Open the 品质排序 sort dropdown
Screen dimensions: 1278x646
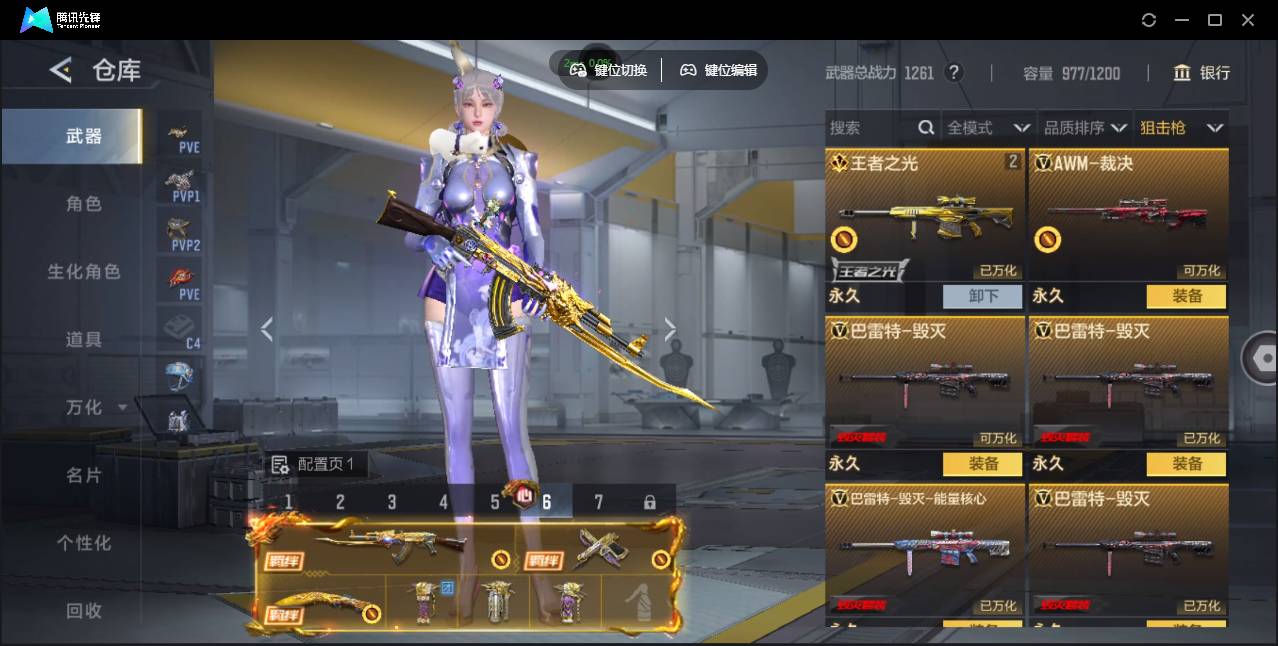[x=1084, y=128]
